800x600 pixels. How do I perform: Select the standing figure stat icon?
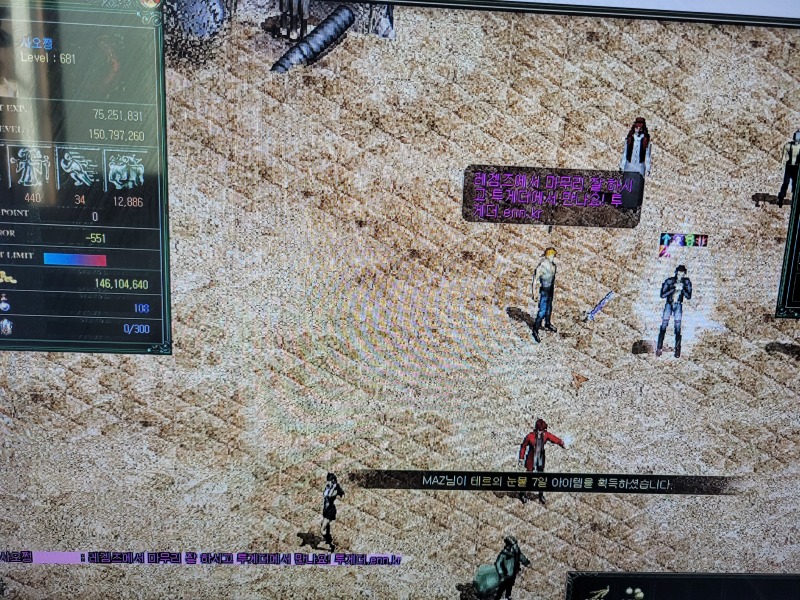(x=31, y=168)
